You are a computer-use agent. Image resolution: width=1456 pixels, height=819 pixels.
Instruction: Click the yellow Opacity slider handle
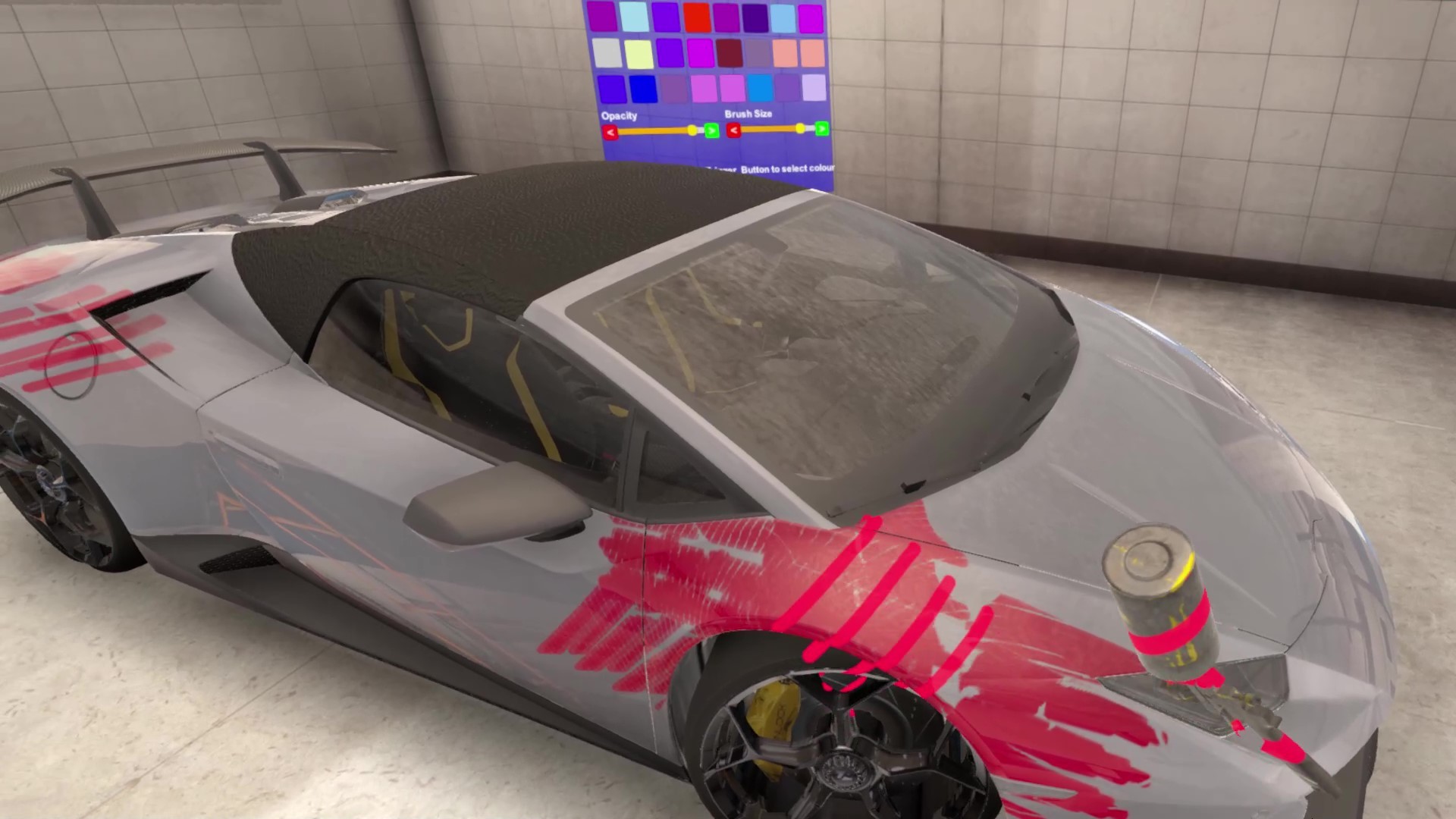[692, 130]
